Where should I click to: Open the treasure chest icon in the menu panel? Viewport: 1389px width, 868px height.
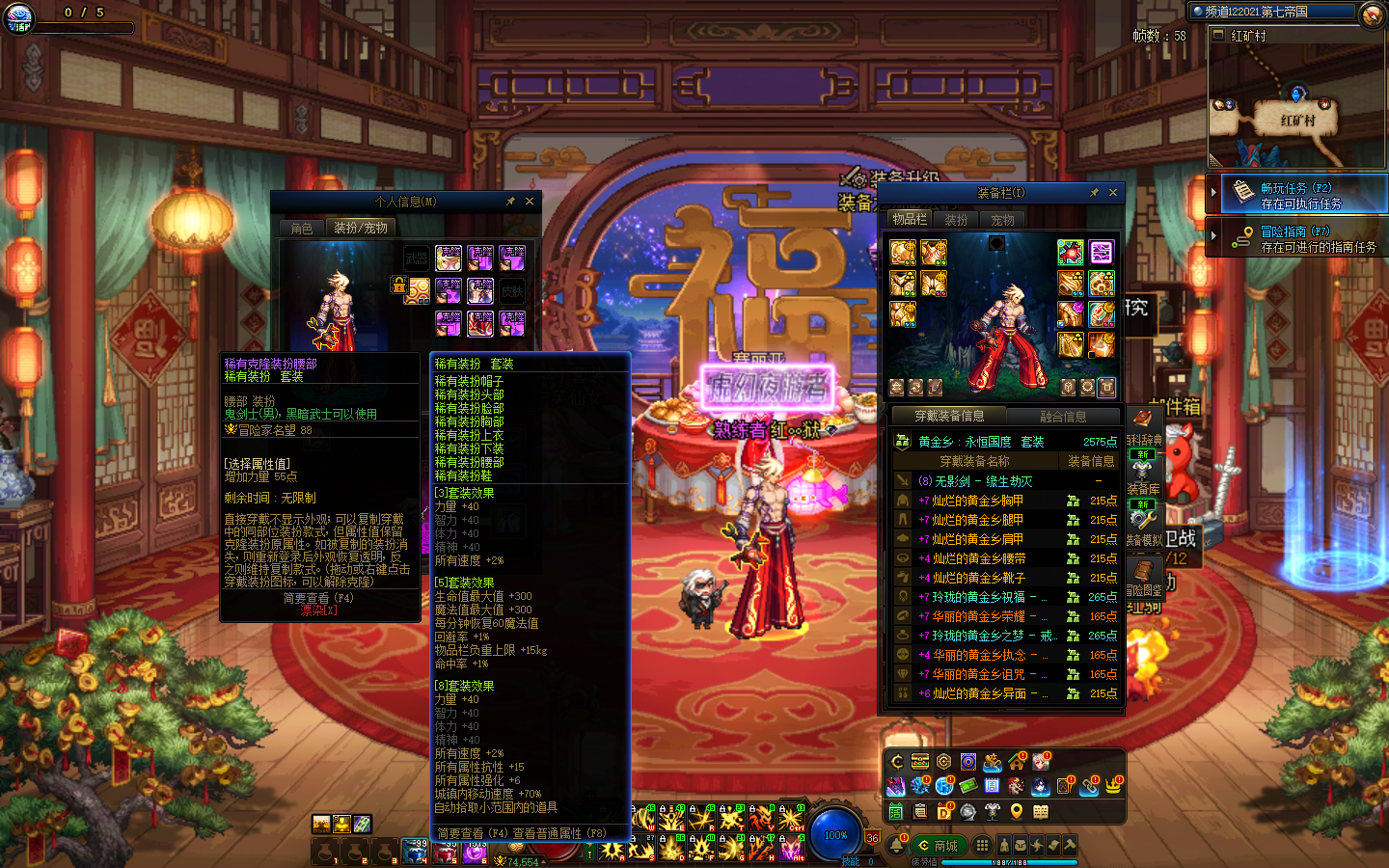pyautogui.click(x=920, y=762)
